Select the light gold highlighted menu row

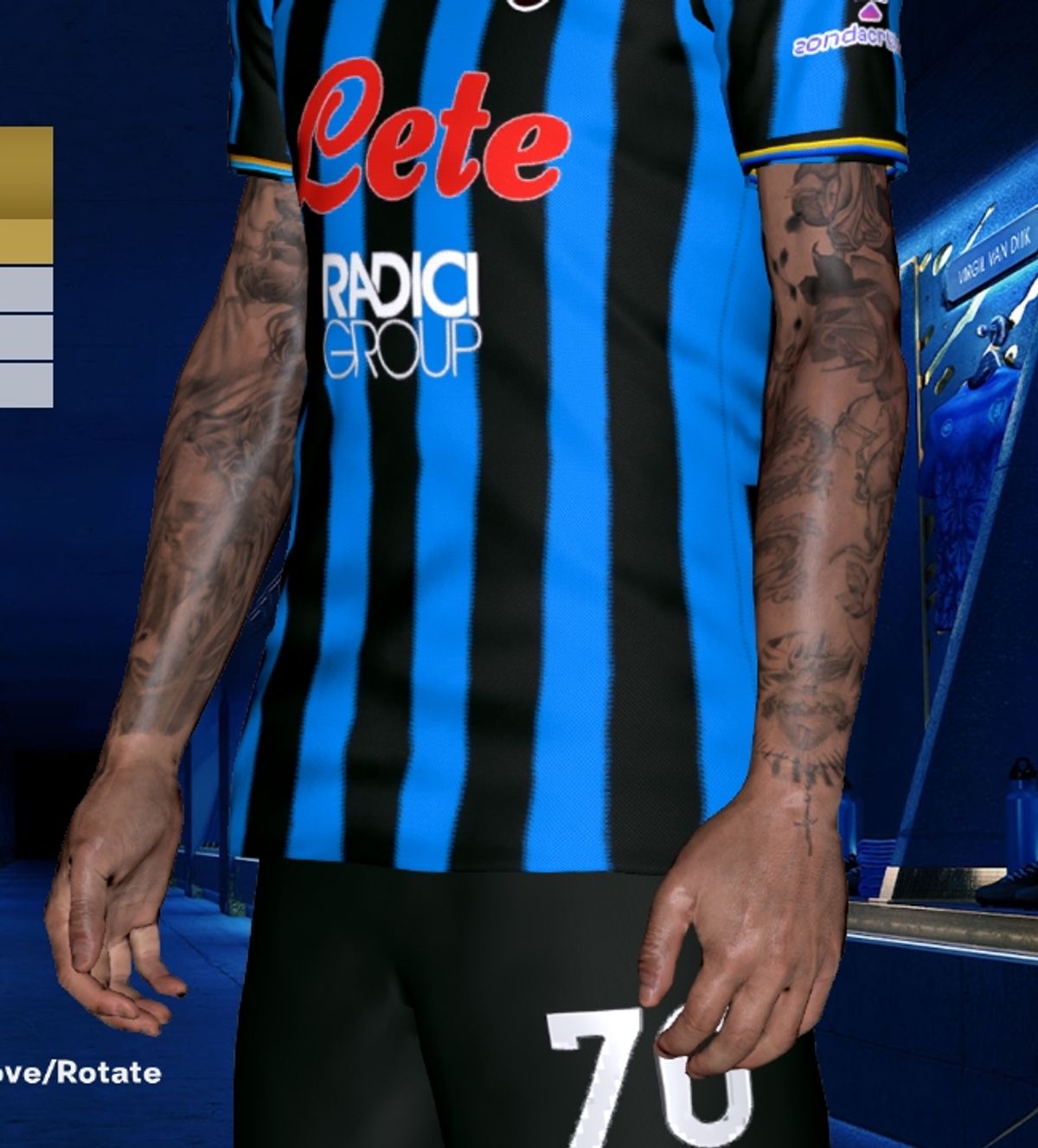click(26, 241)
